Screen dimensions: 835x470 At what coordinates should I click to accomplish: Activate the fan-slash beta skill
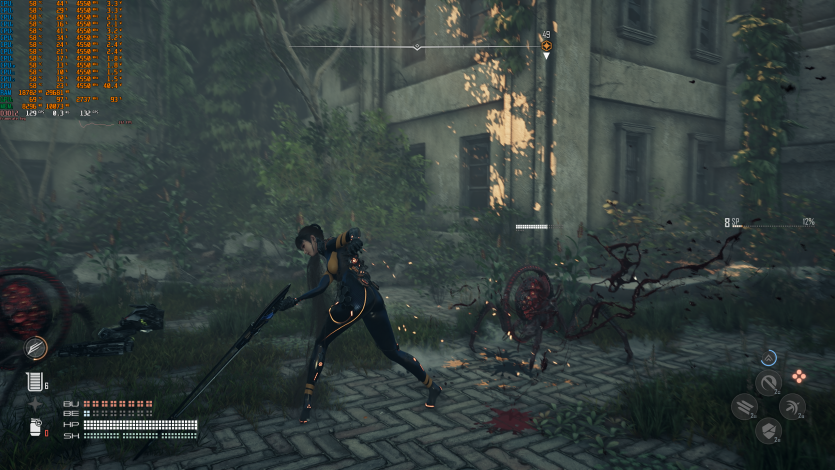tap(792, 406)
